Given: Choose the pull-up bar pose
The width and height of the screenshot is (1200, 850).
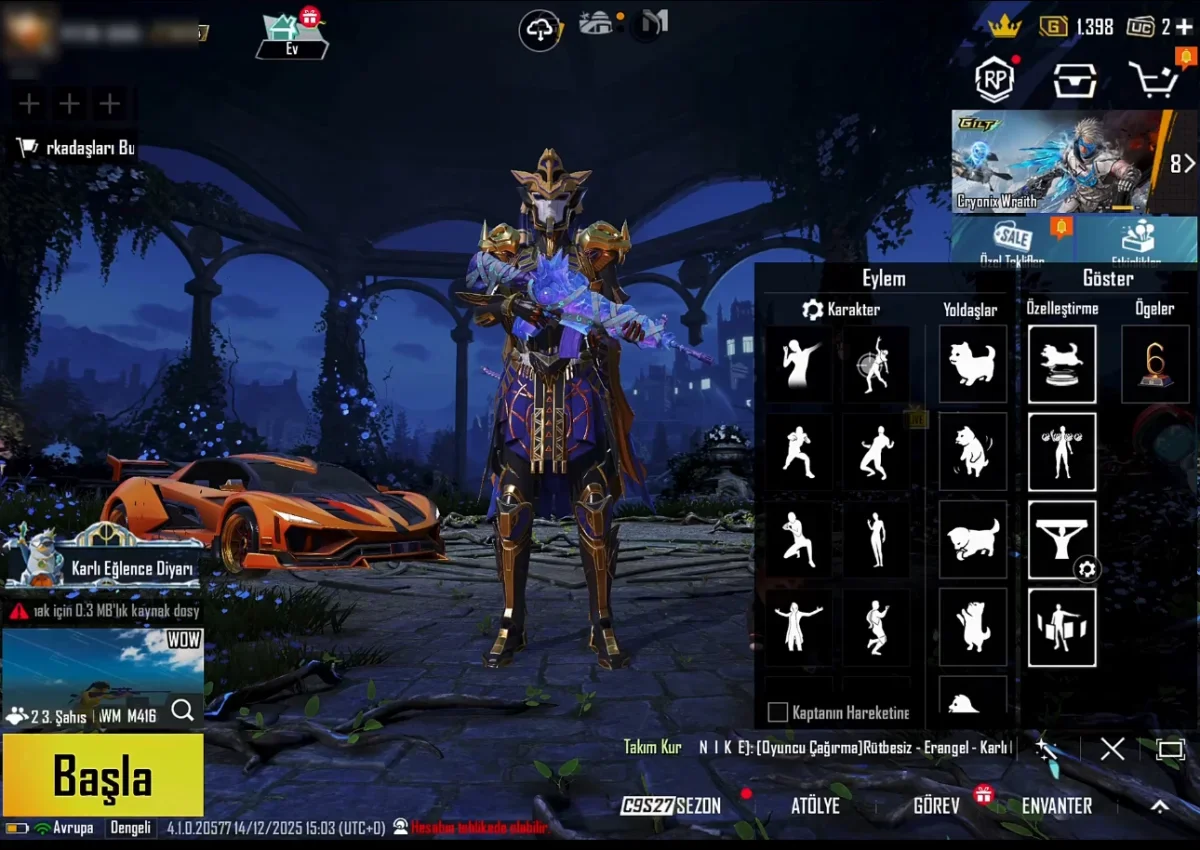Looking at the screenshot, I should coord(1062,540).
